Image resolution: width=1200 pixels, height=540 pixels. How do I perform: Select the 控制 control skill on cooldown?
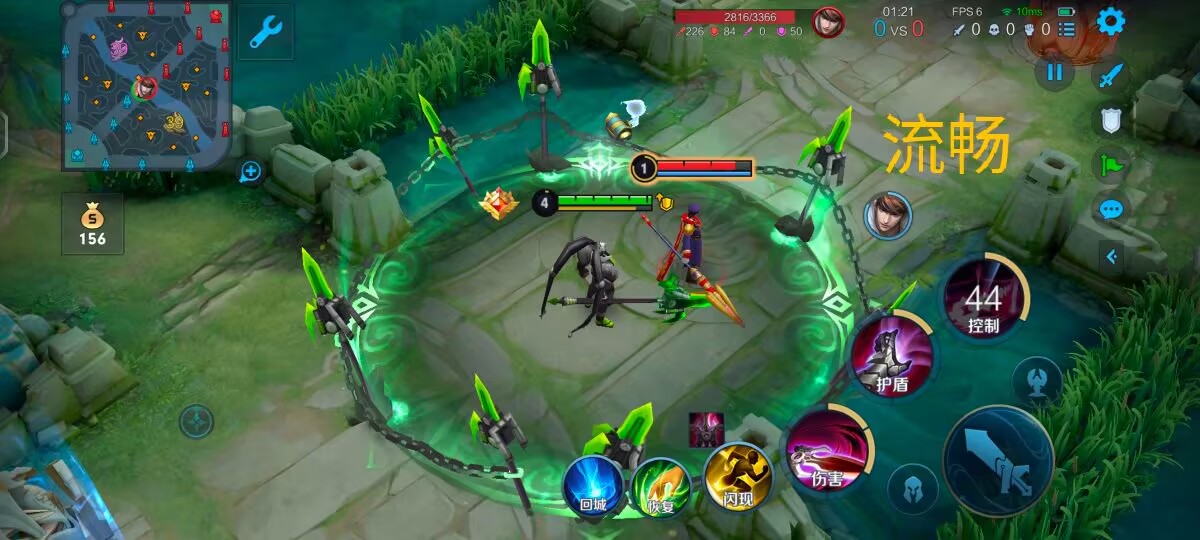click(x=983, y=299)
